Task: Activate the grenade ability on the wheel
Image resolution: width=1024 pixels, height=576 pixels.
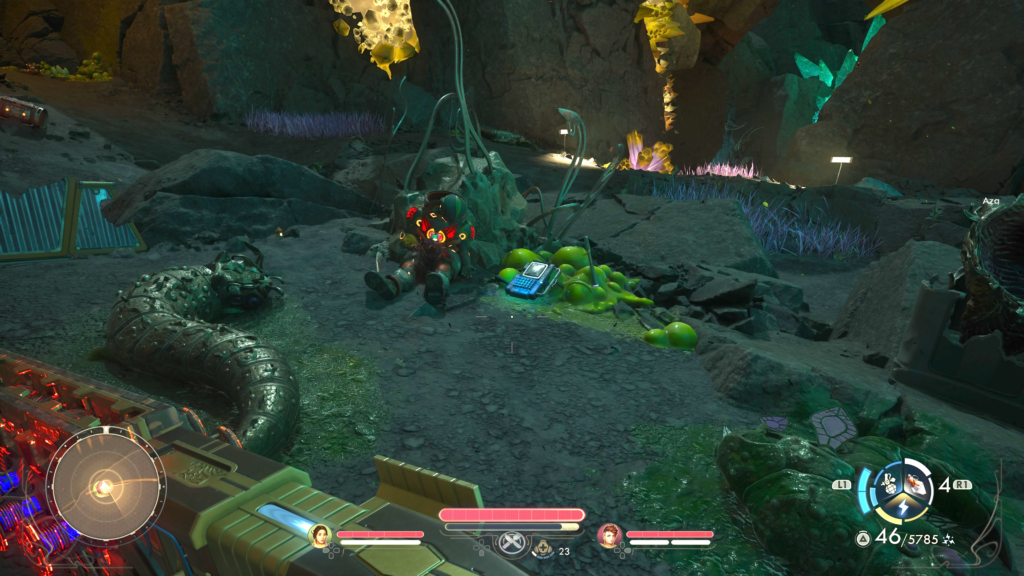Action: tap(887, 484)
